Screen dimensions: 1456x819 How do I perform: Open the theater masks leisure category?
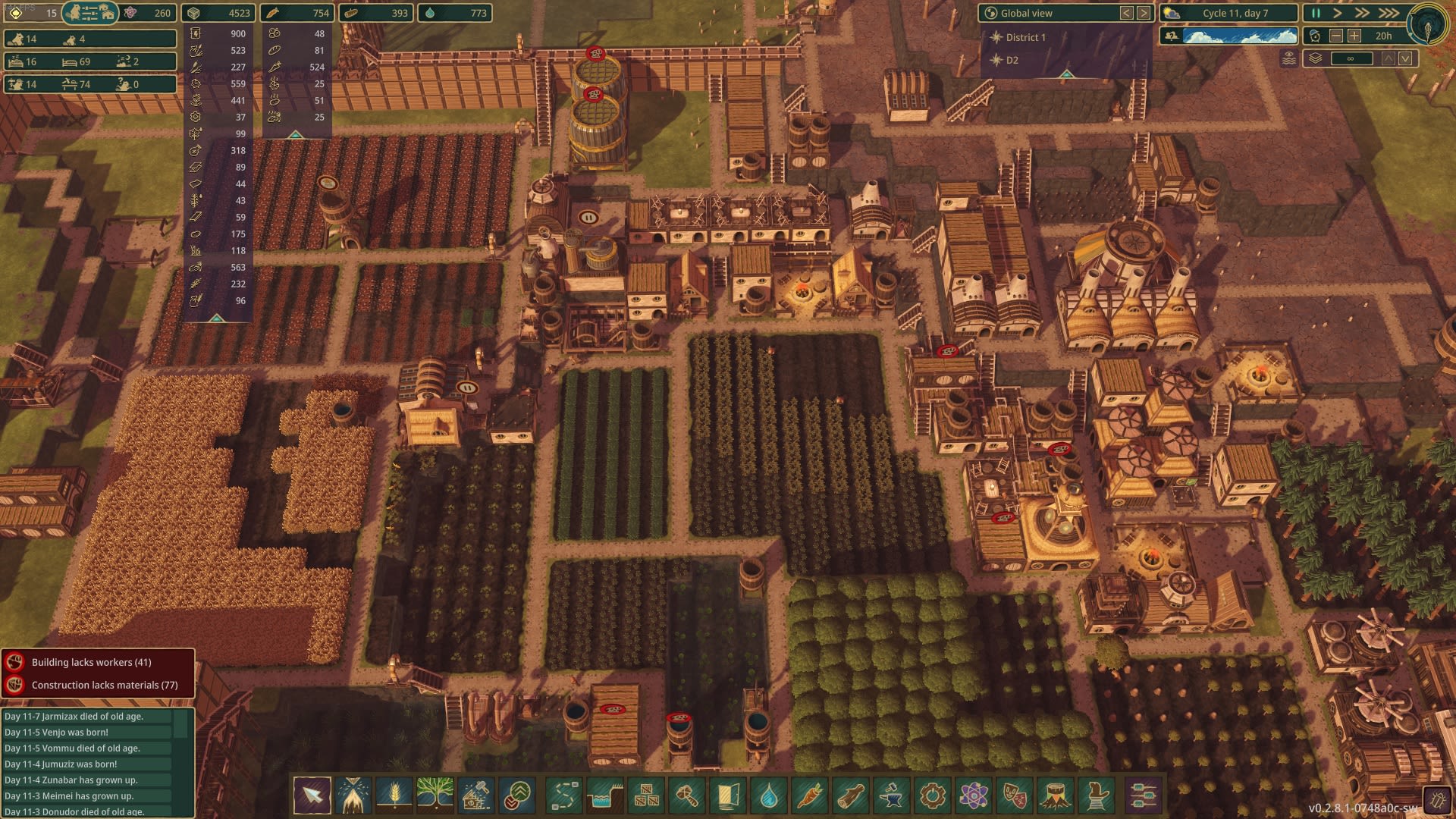tap(1015, 795)
